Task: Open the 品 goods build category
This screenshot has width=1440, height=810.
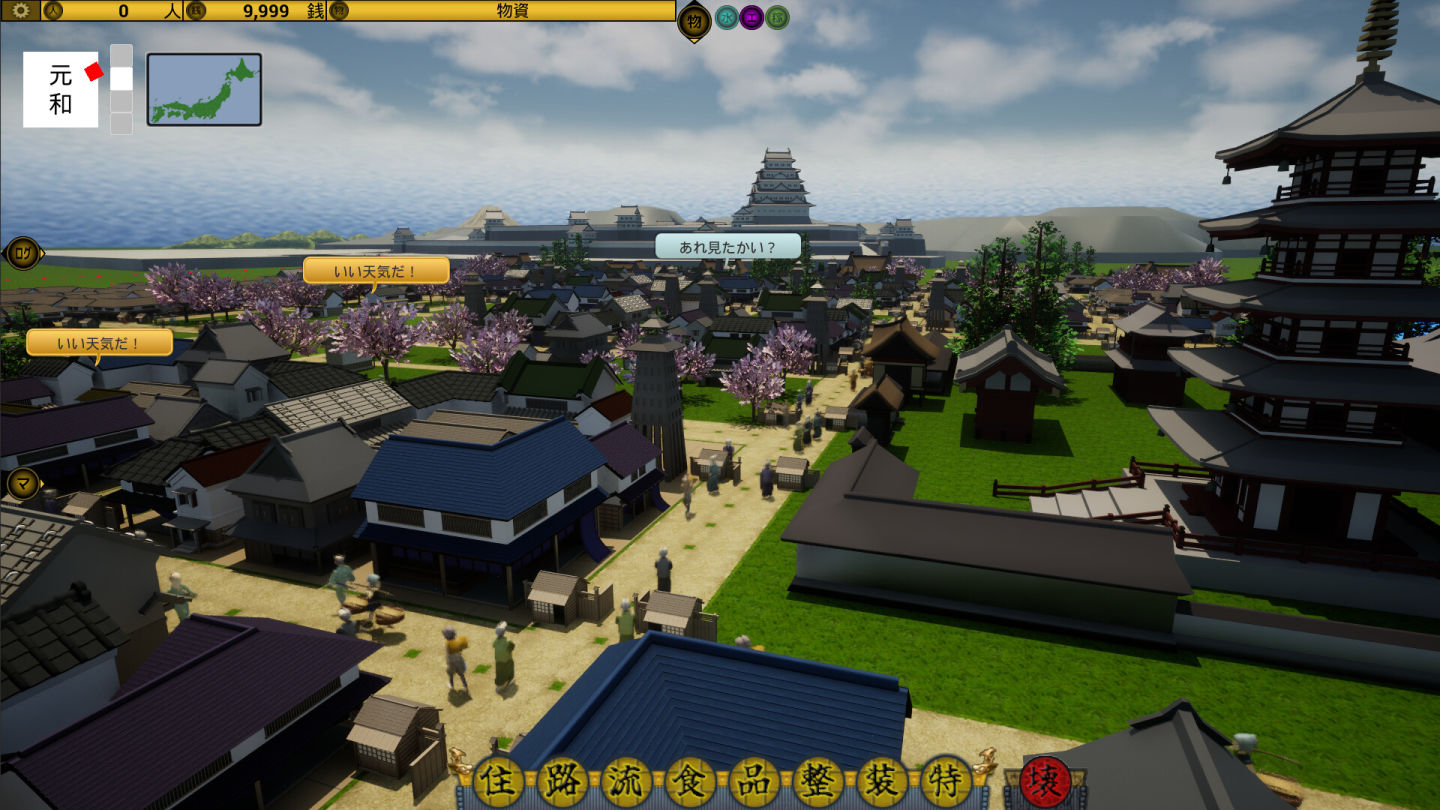Action: click(755, 781)
